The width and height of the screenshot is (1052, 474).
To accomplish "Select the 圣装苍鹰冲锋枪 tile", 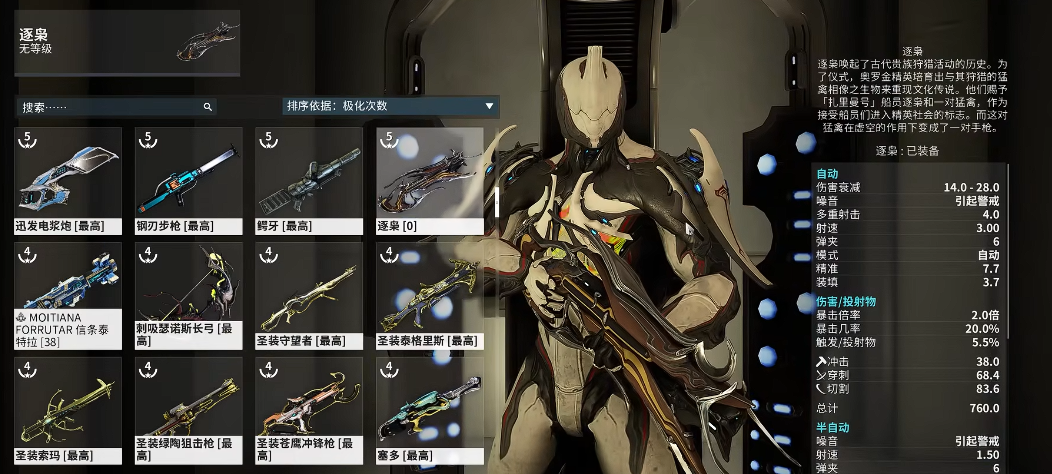I will coord(308,410).
